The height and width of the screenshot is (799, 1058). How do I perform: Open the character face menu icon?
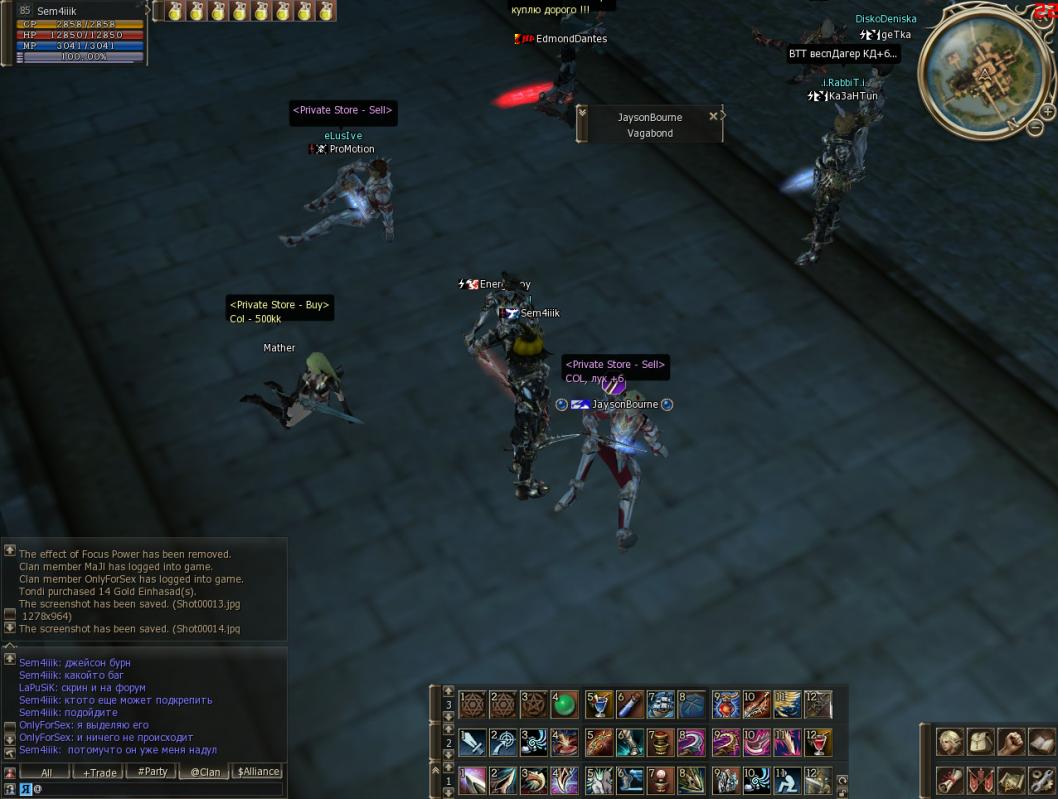pyautogui.click(x=949, y=742)
